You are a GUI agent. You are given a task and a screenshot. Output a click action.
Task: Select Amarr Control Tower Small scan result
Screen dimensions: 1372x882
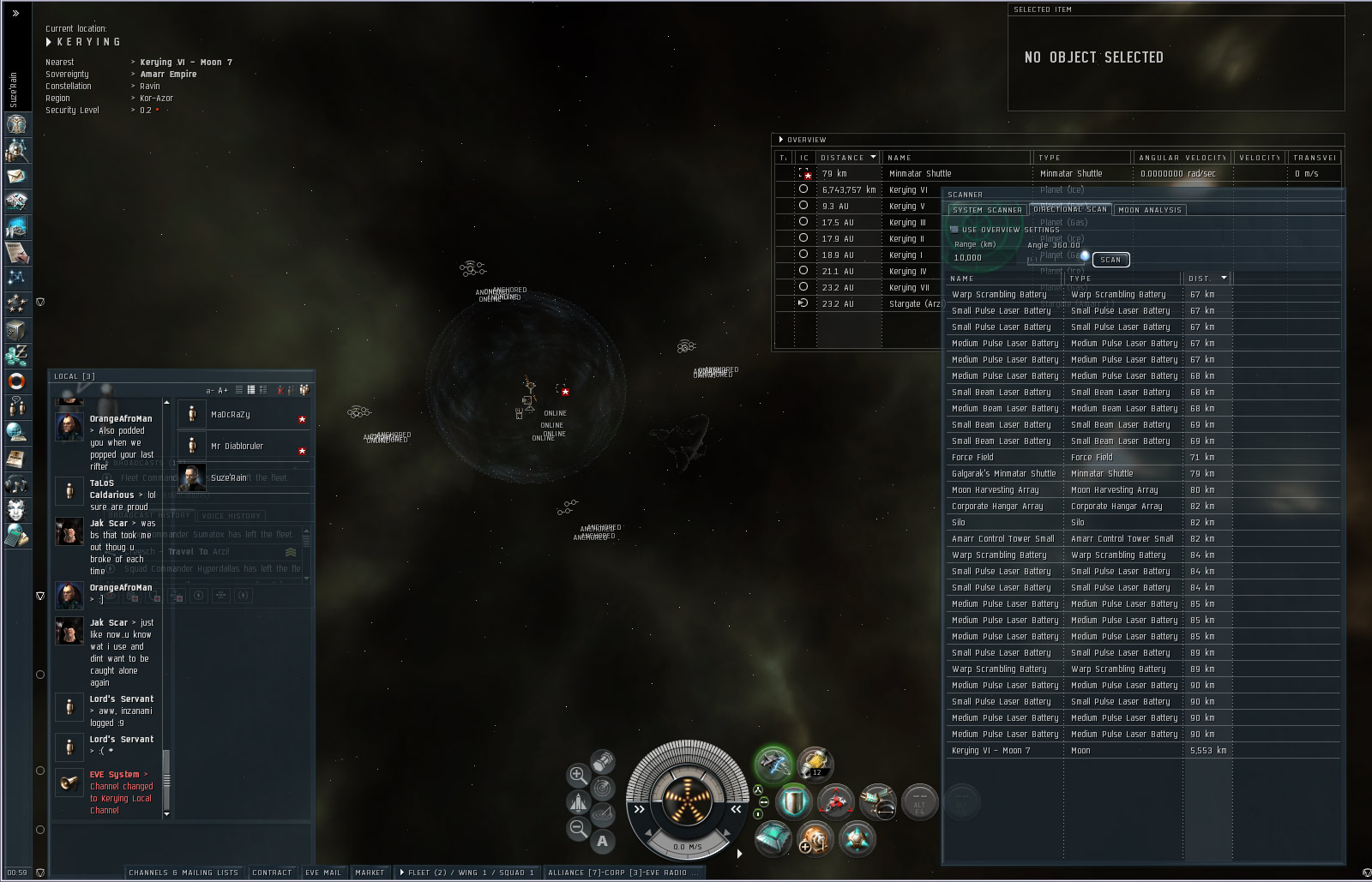[1002, 539]
